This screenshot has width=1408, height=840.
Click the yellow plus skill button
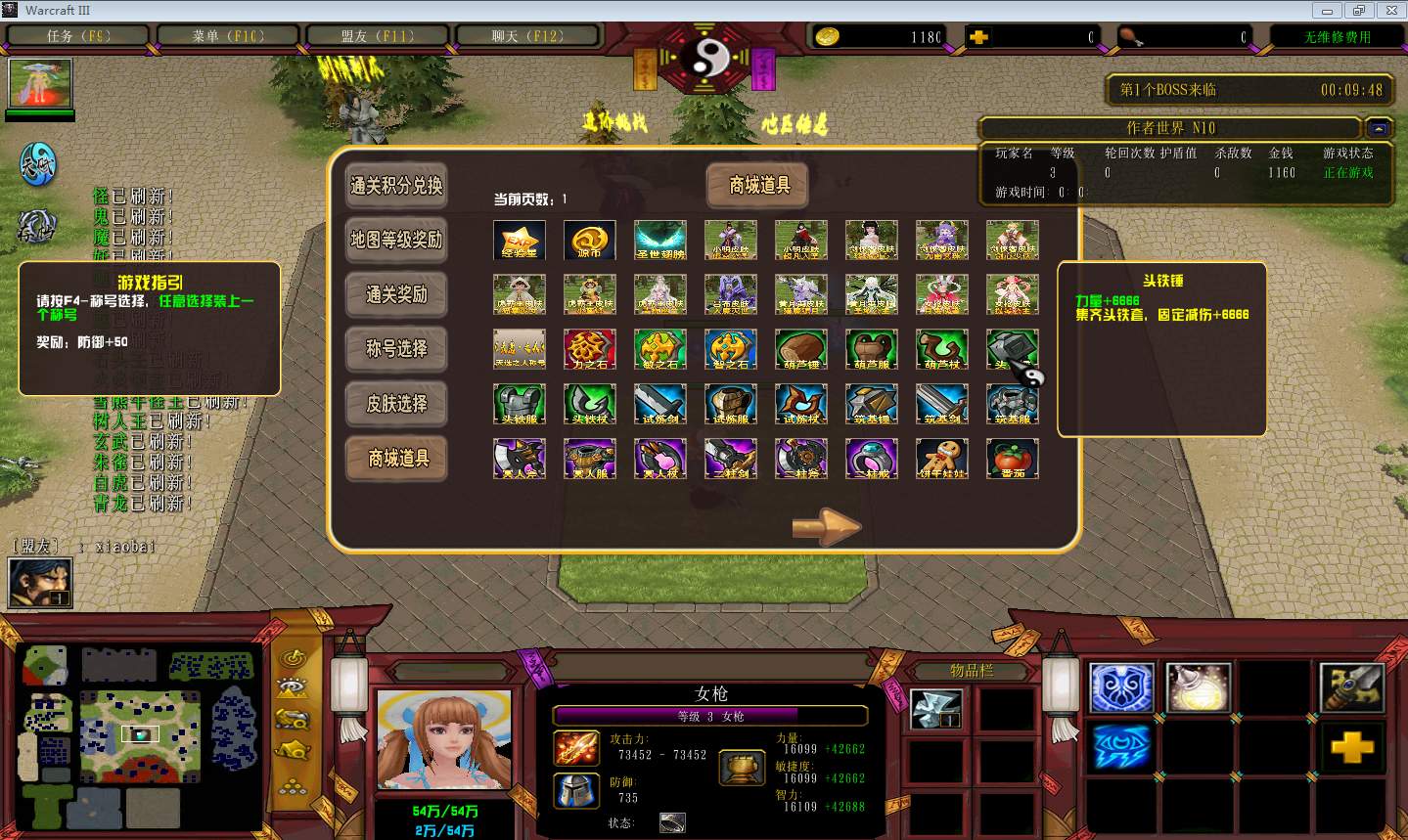1351,748
